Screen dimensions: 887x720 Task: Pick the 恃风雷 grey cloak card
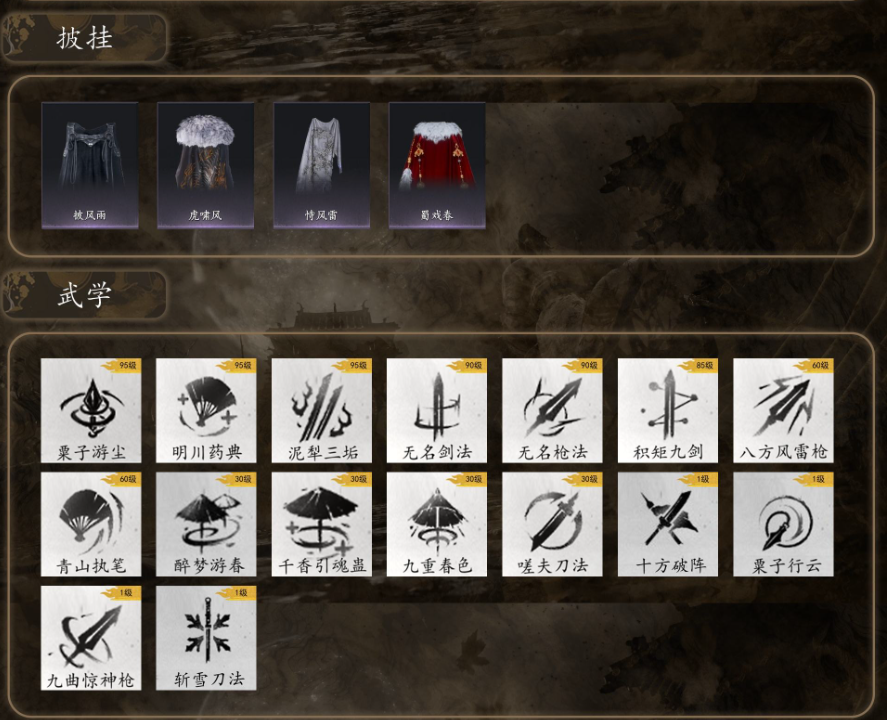click(x=322, y=165)
